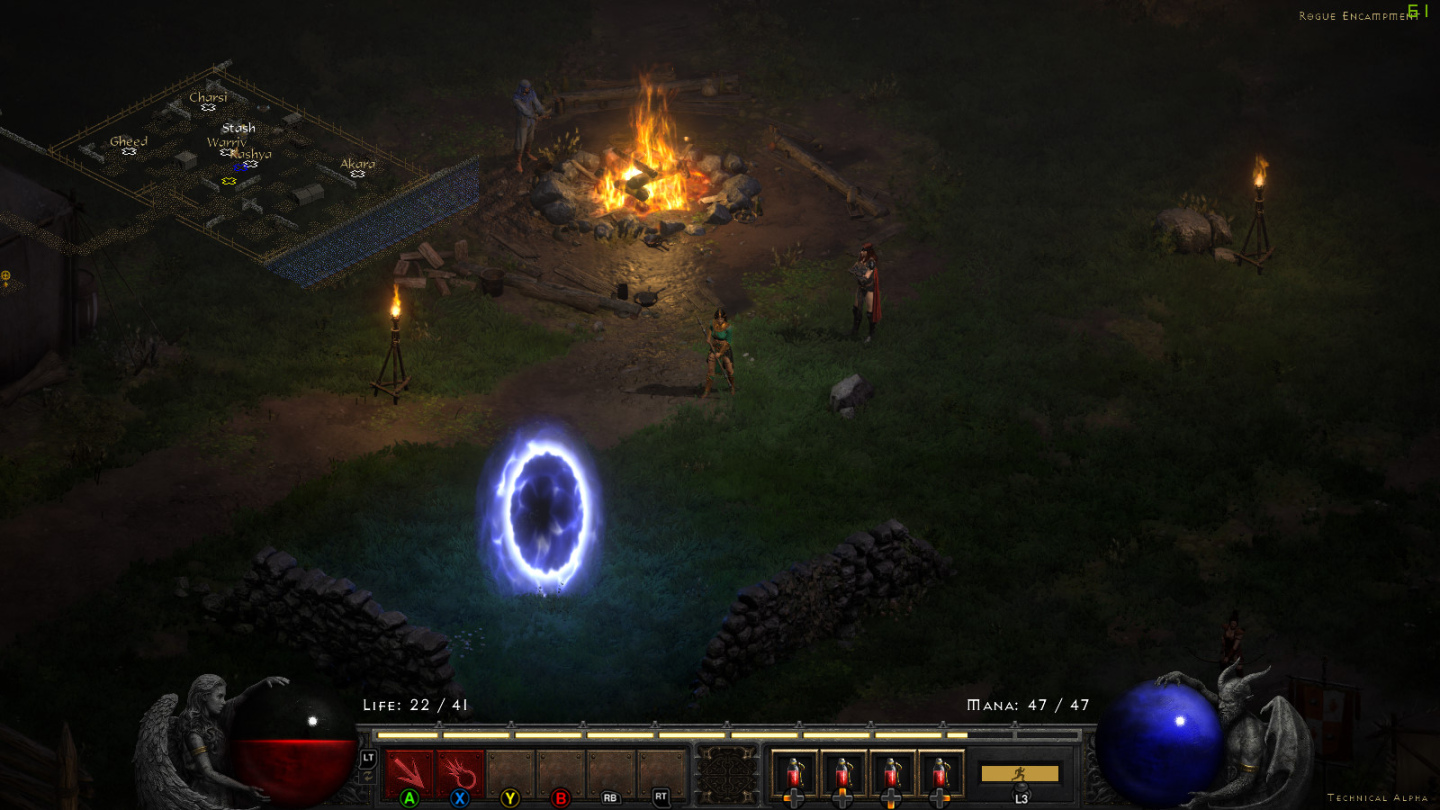
Task: Select the Warriv marker on the automap
Action: tap(226, 152)
